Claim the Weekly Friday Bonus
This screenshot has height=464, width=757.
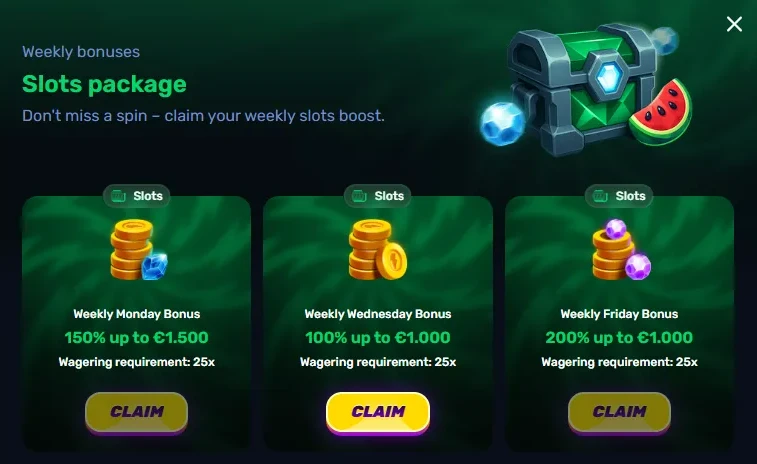pos(619,411)
